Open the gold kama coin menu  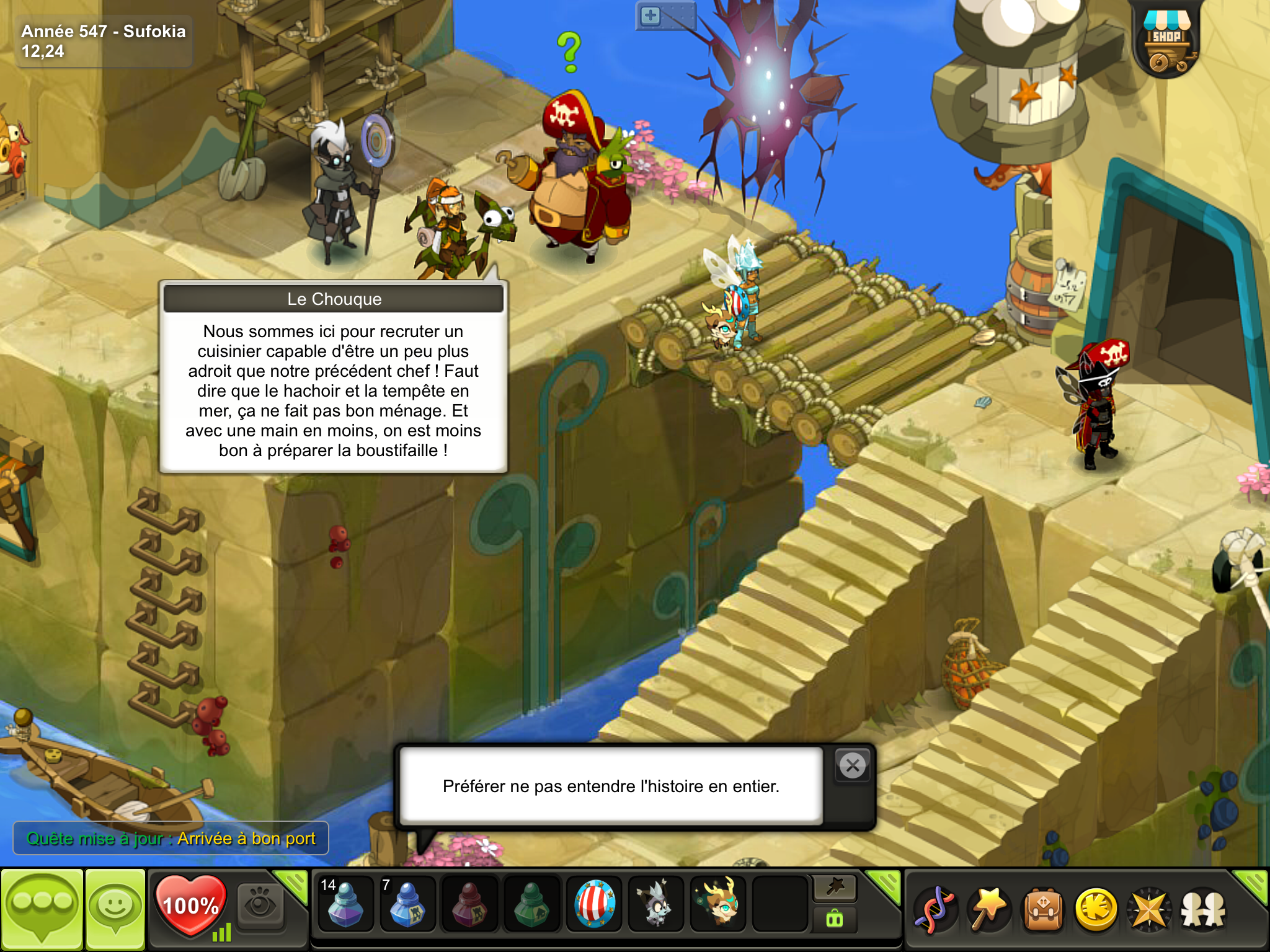1096,910
